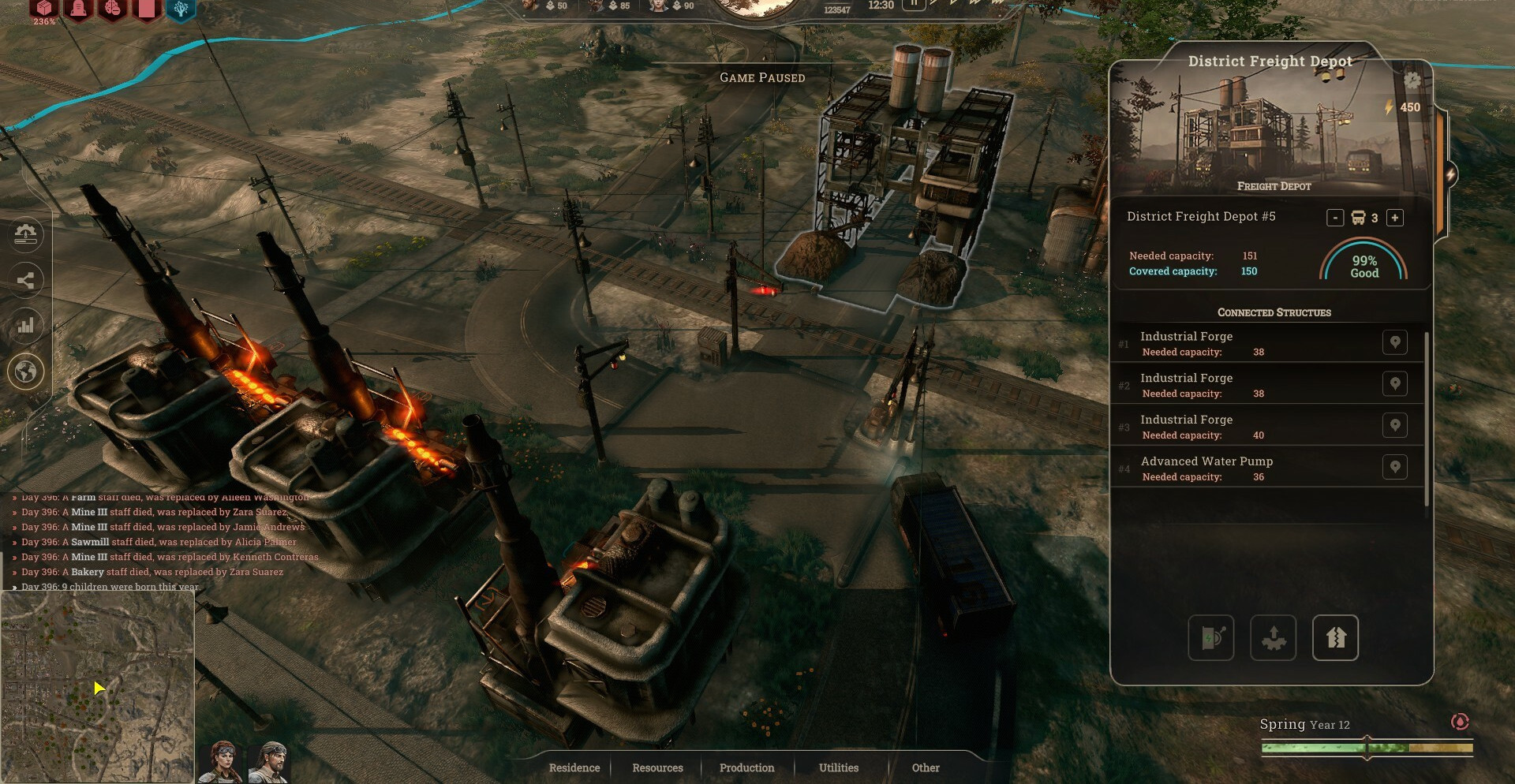Locate the Advanced Water Pump on map
Image resolution: width=1515 pixels, height=784 pixels.
(x=1395, y=467)
